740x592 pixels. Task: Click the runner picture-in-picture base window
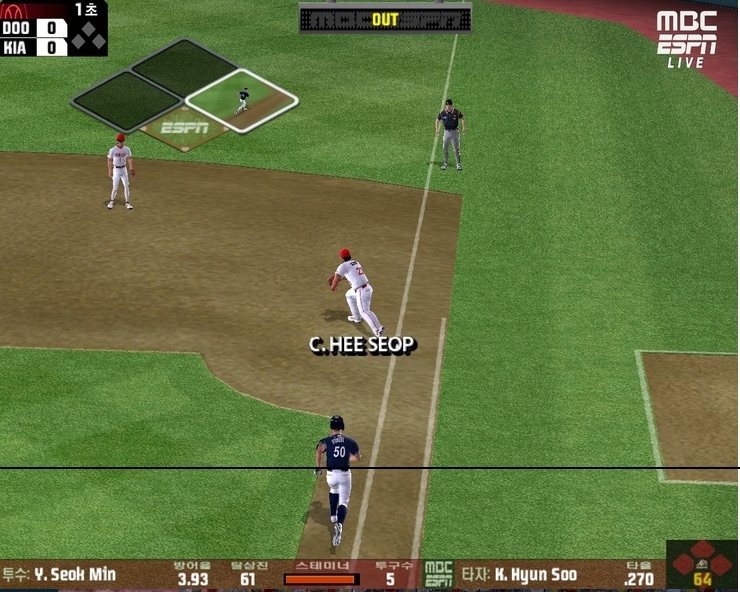[242, 99]
